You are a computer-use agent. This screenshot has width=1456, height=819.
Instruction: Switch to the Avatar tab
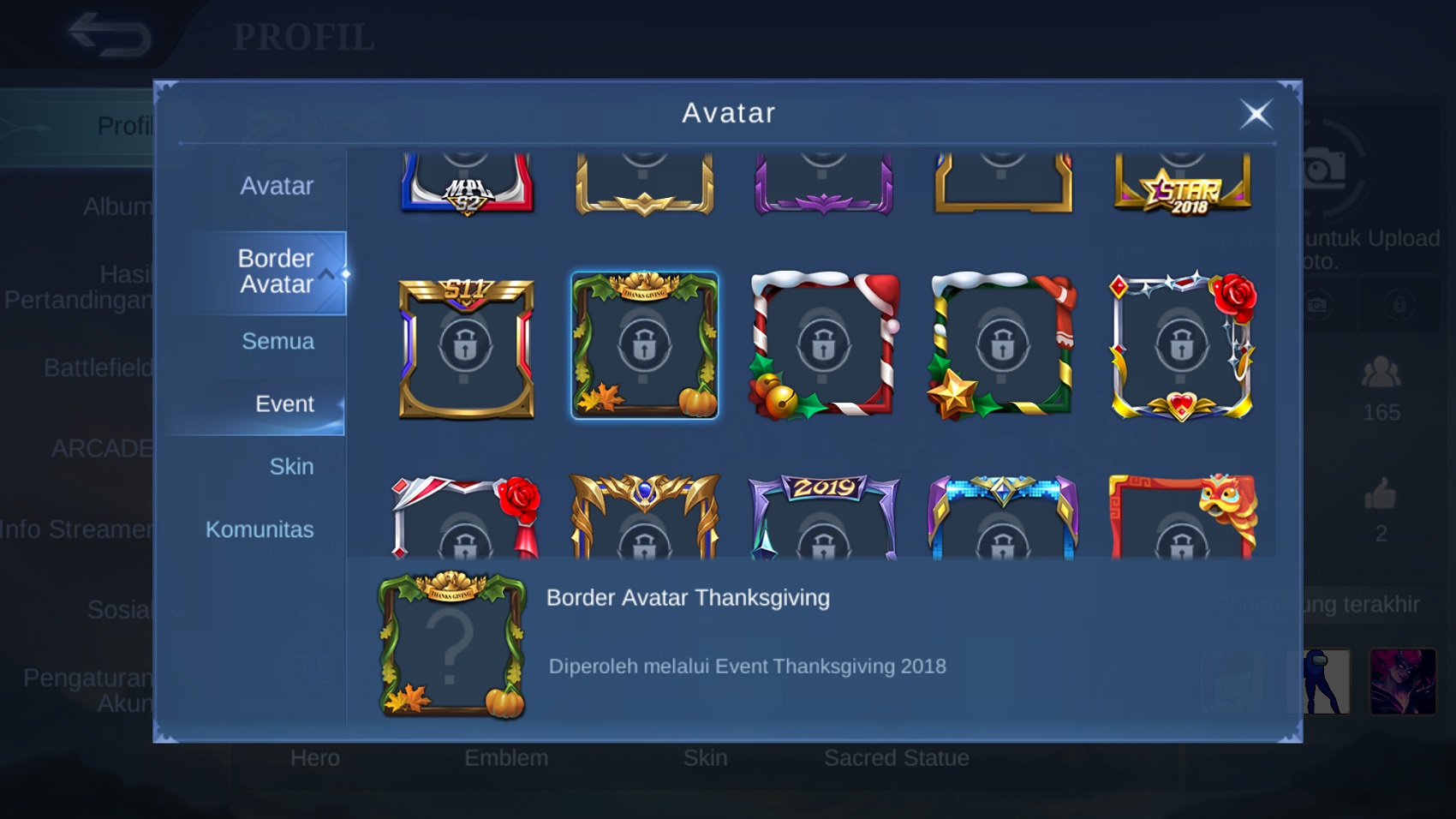(x=277, y=185)
